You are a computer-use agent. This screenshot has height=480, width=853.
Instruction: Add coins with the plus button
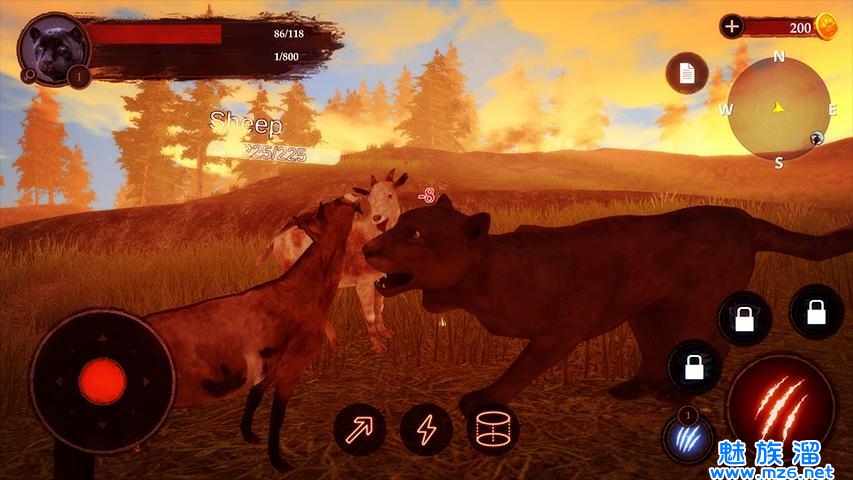tap(732, 26)
